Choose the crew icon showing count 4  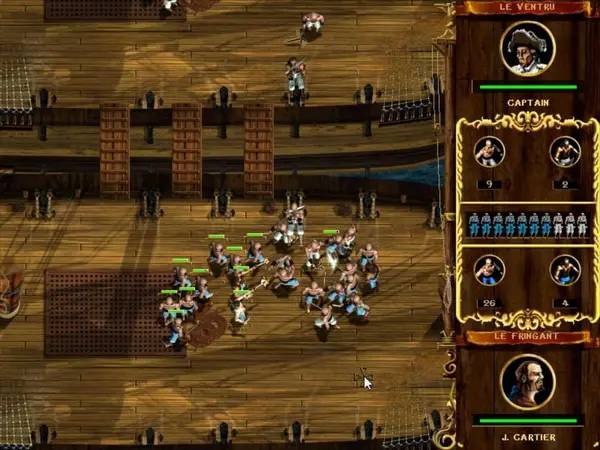point(565,271)
